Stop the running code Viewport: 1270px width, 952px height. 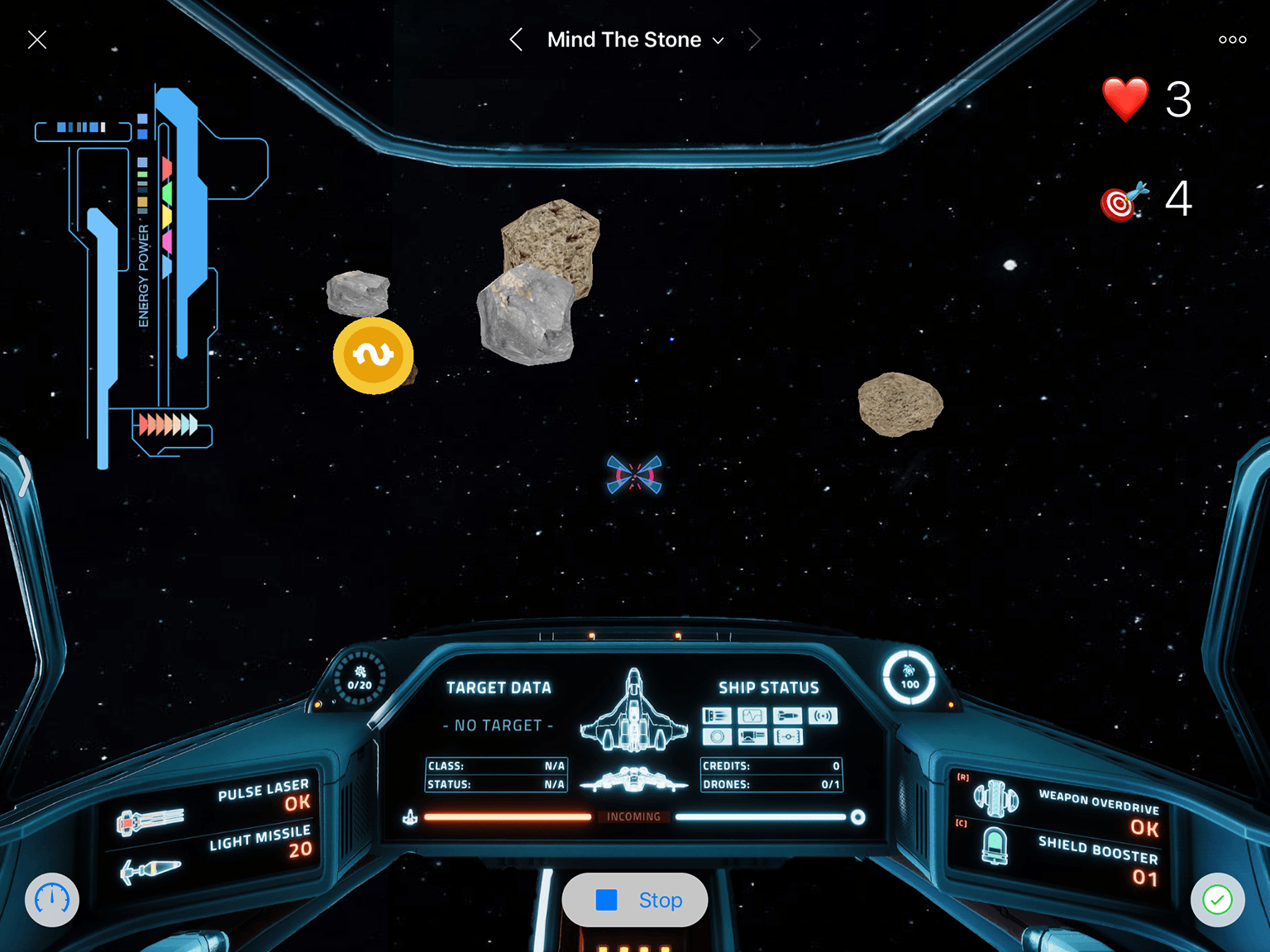click(635, 900)
